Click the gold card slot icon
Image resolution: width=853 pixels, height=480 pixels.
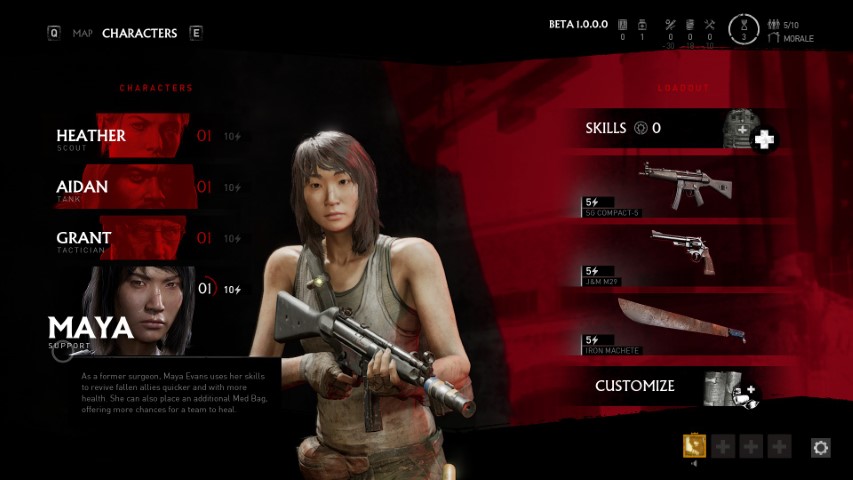[694, 446]
